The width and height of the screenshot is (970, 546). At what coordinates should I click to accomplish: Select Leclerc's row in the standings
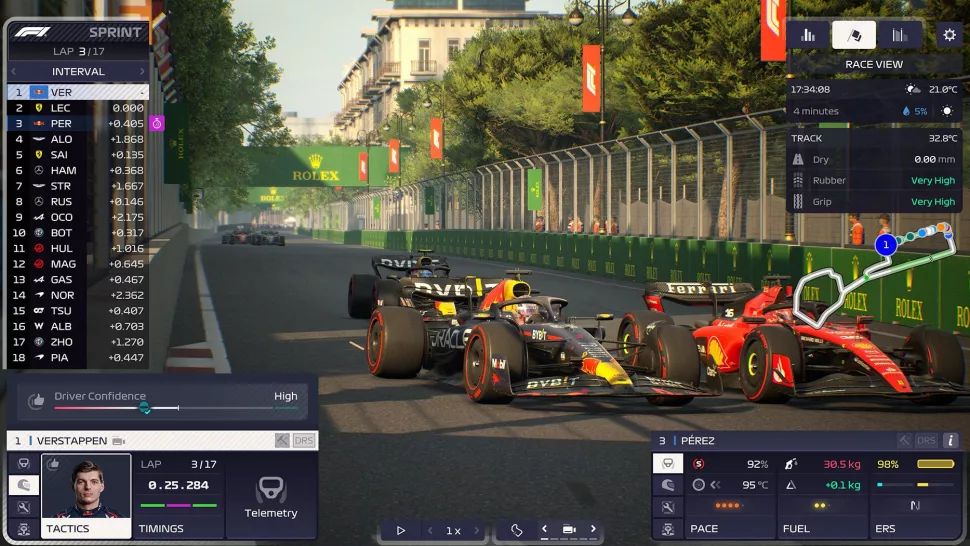[78, 108]
